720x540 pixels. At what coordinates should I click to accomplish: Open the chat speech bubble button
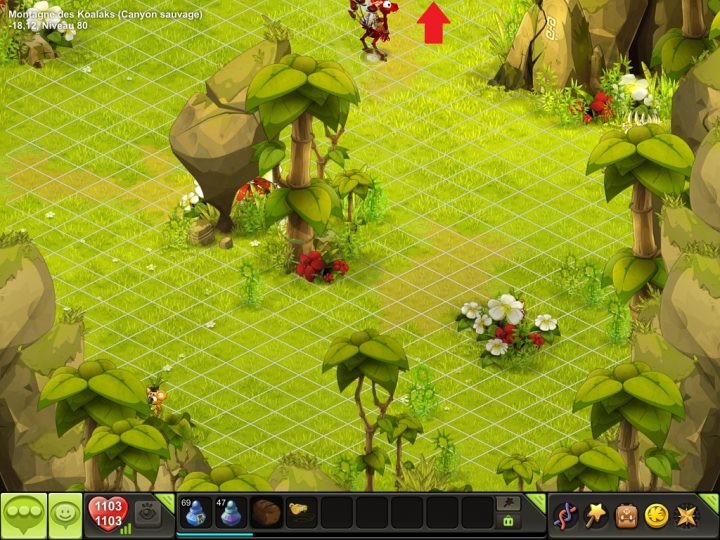(x=24, y=515)
